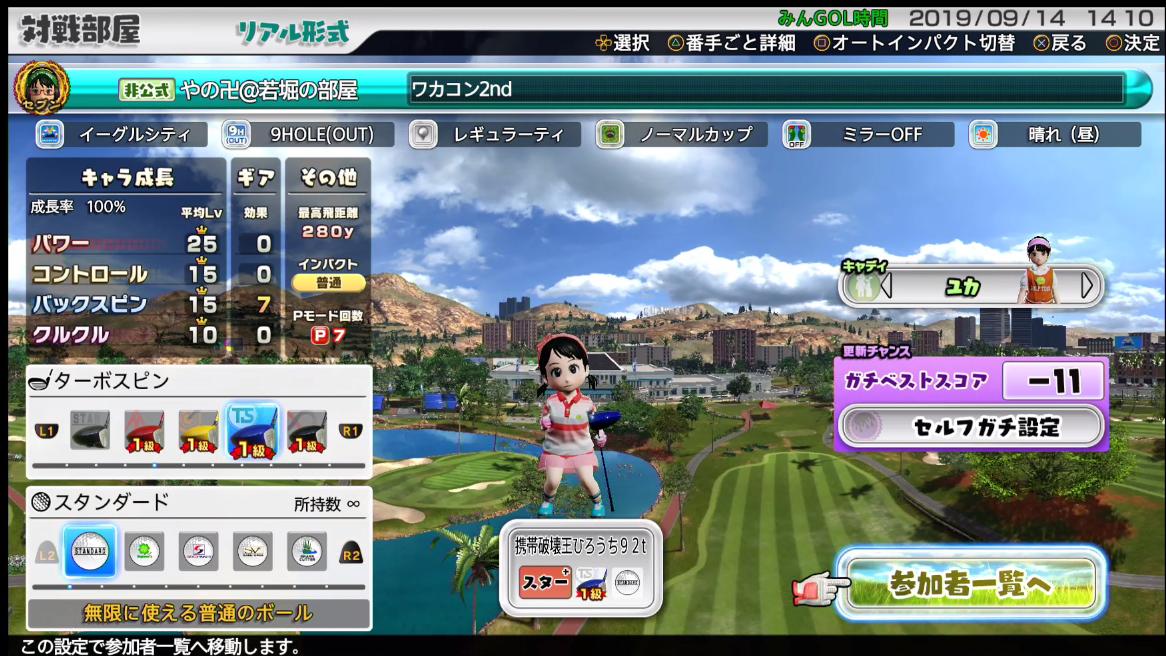This screenshot has height=656, width=1166.
Task: Choose the green clover ball
Action: point(145,552)
